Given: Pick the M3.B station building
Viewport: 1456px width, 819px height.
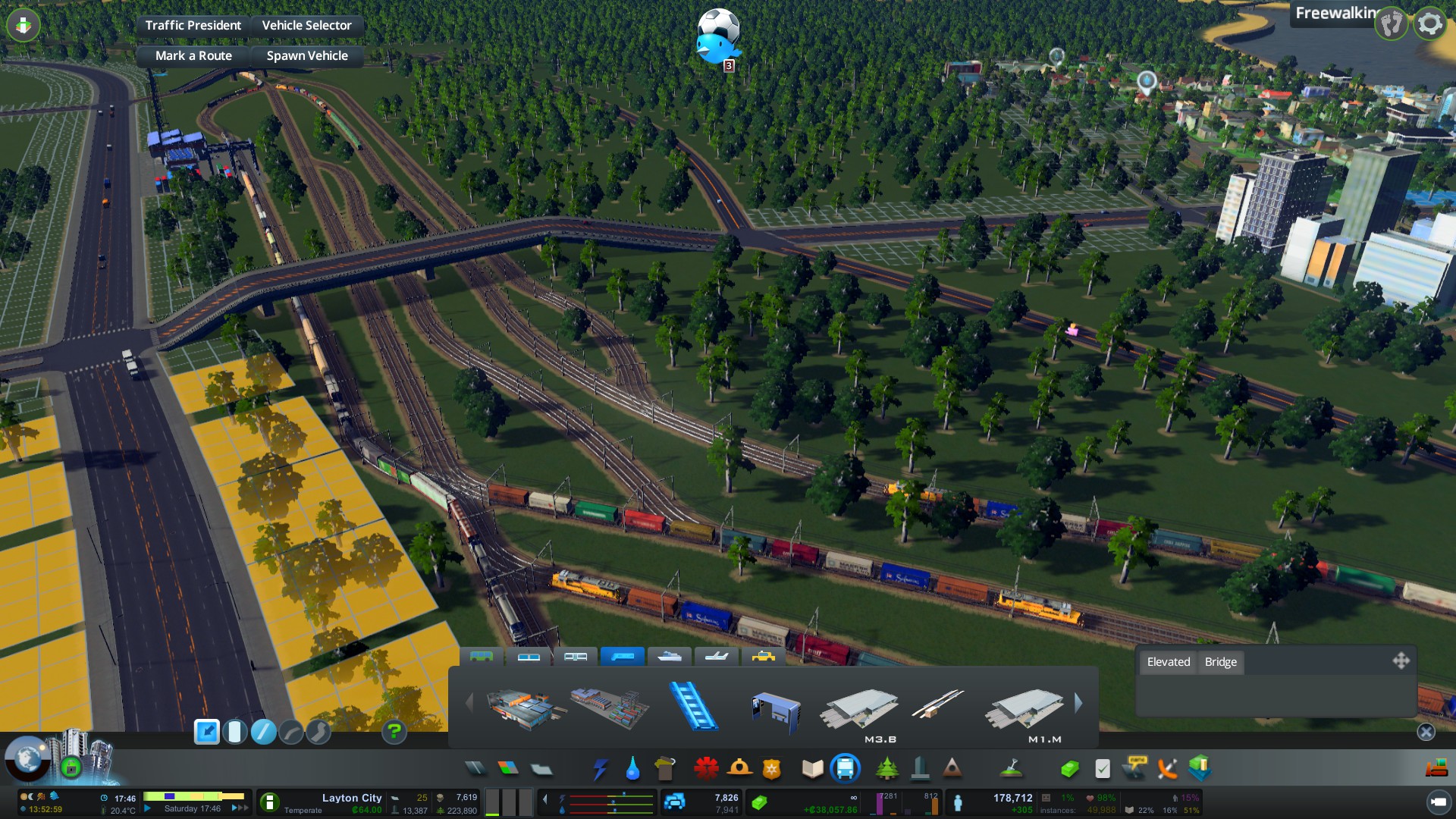Looking at the screenshot, I should pyautogui.click(x=861, y=711).
